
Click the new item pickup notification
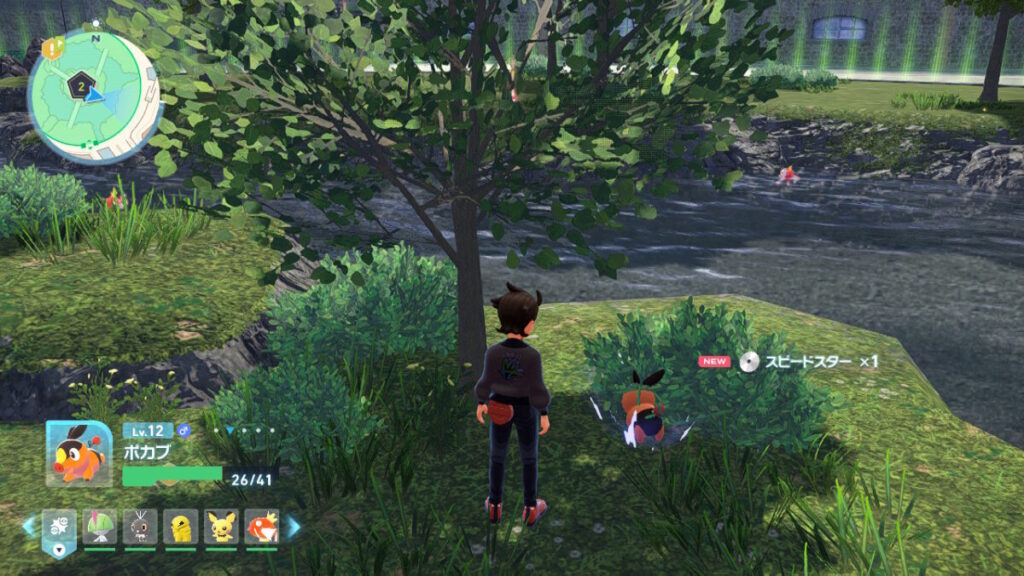coord(788,362)
